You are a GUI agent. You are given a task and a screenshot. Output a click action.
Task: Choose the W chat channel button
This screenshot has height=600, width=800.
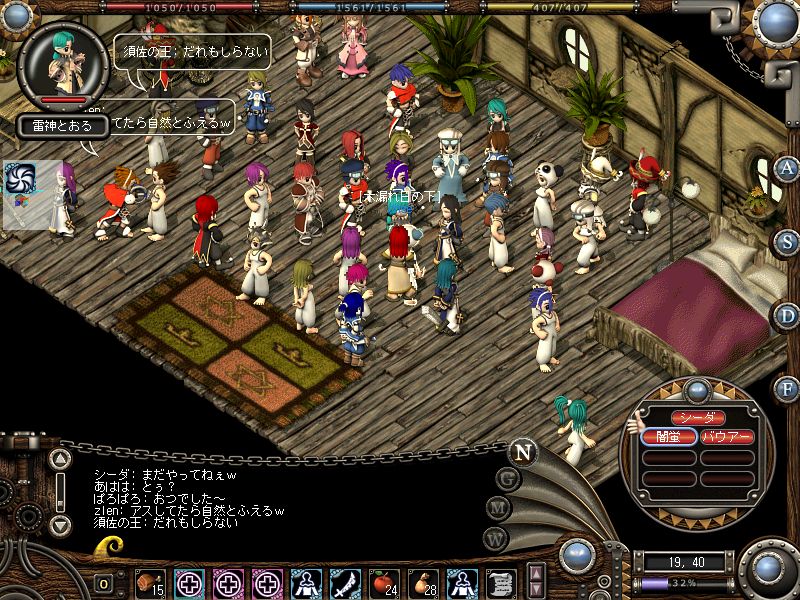[495, 537]
